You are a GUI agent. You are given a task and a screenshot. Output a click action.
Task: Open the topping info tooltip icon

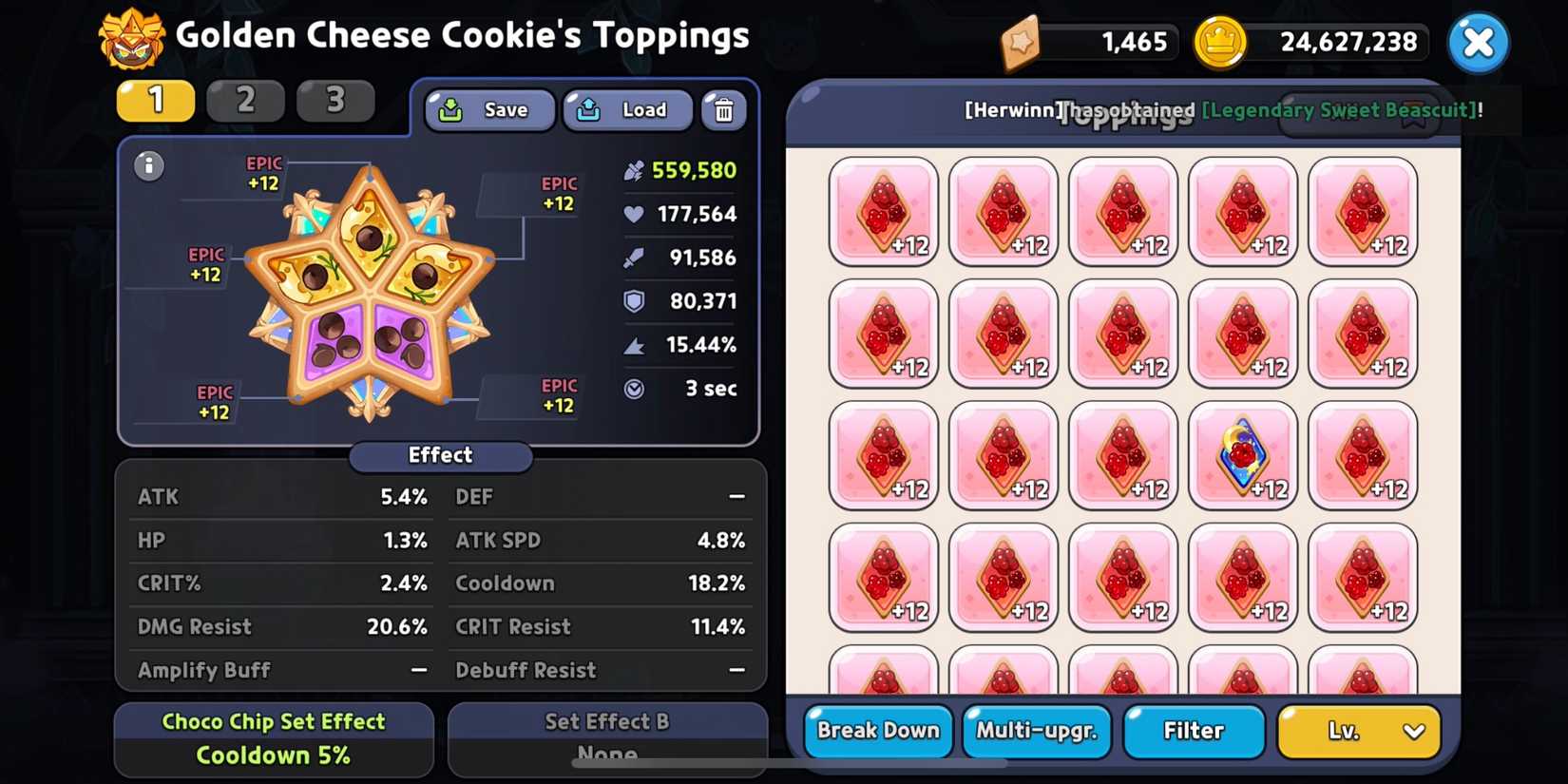pyautogui.click(x=148, y=165)
